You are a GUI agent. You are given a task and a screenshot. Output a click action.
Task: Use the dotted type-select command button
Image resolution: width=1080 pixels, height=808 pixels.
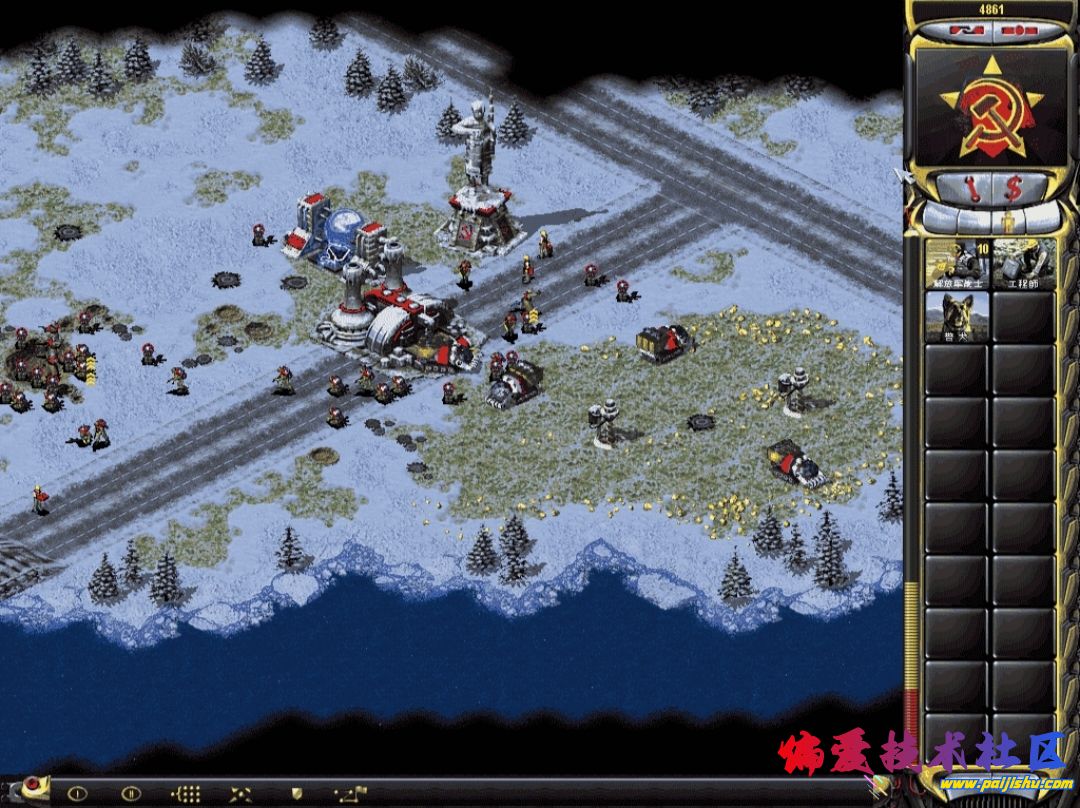[186, 794]
